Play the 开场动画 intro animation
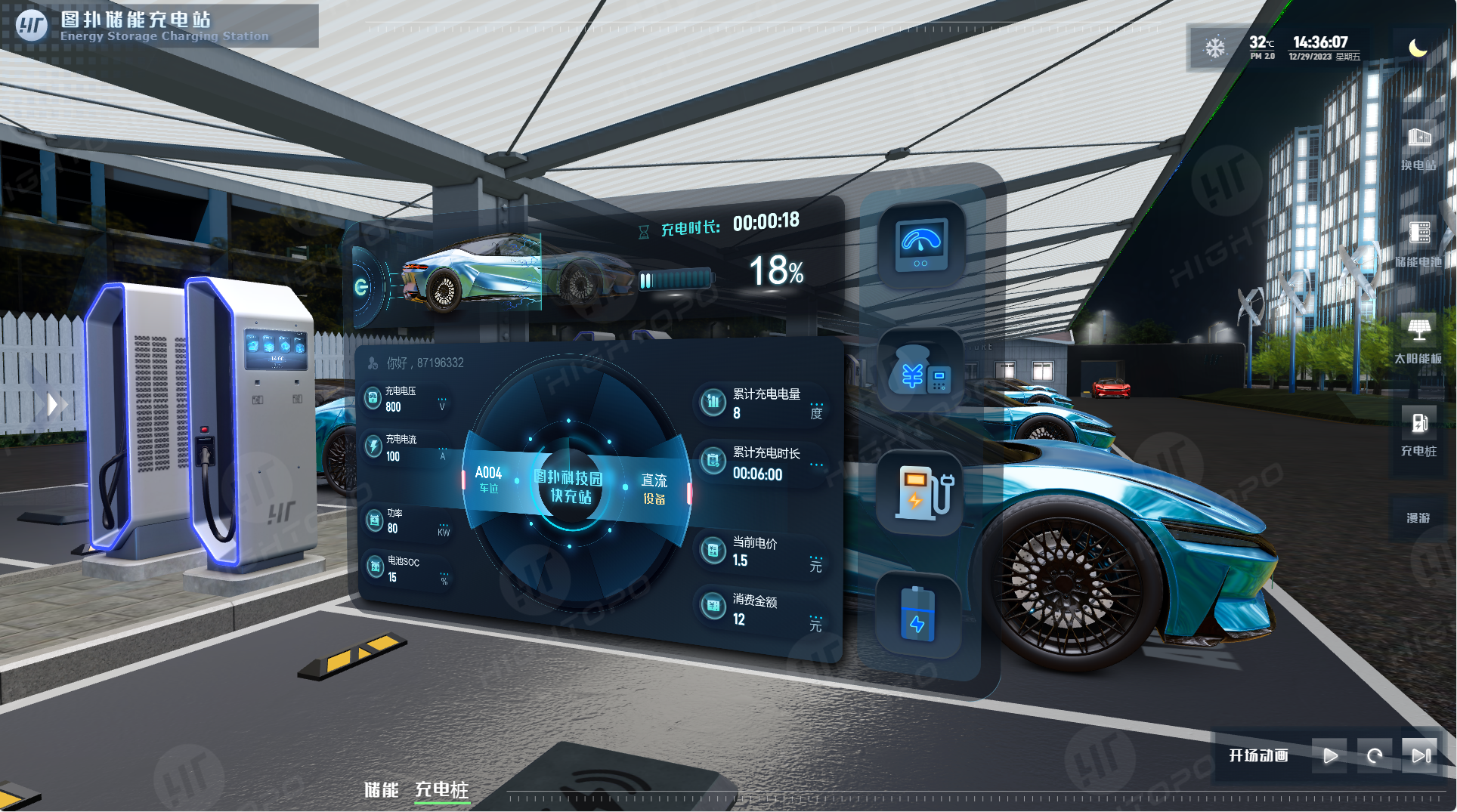 (1330, 755)
